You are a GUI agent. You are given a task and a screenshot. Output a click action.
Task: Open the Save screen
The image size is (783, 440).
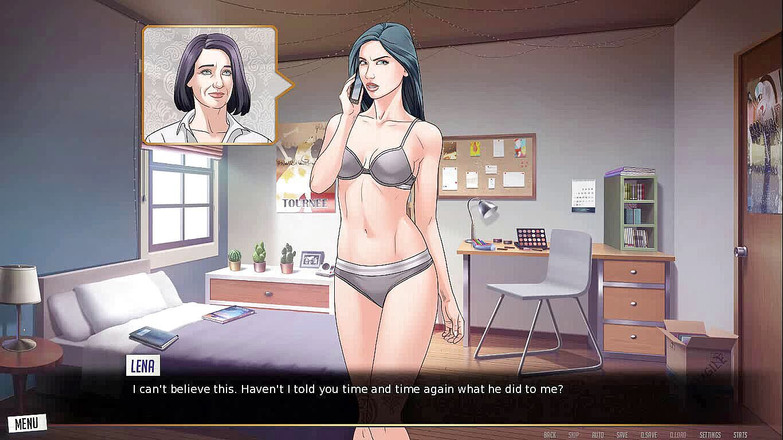[622, 435]
